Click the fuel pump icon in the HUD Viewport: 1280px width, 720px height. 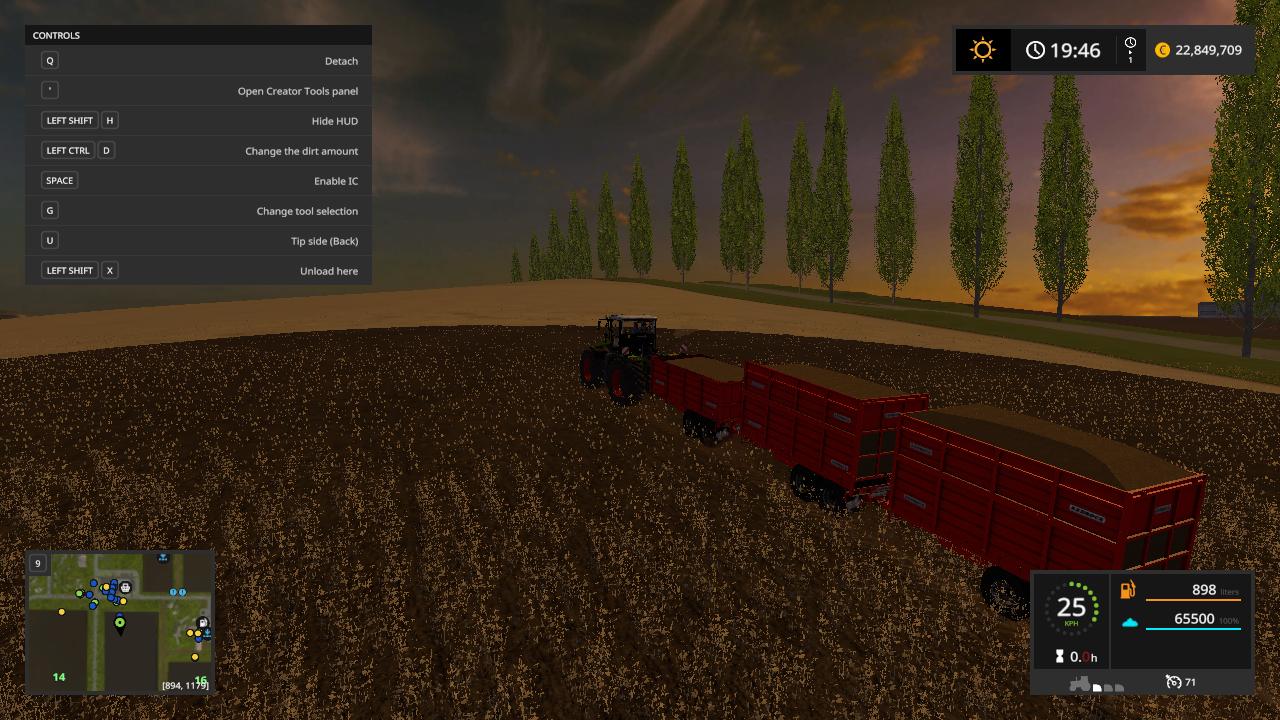point(1127,589)
